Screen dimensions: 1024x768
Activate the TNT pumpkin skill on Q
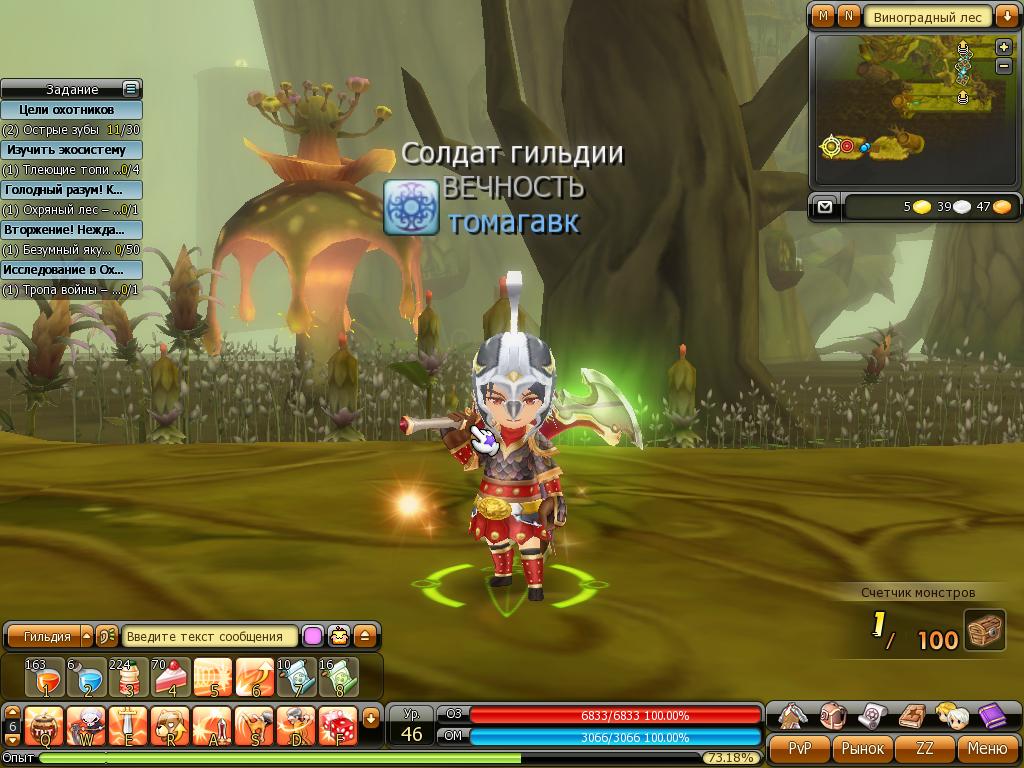coord(45,726)
